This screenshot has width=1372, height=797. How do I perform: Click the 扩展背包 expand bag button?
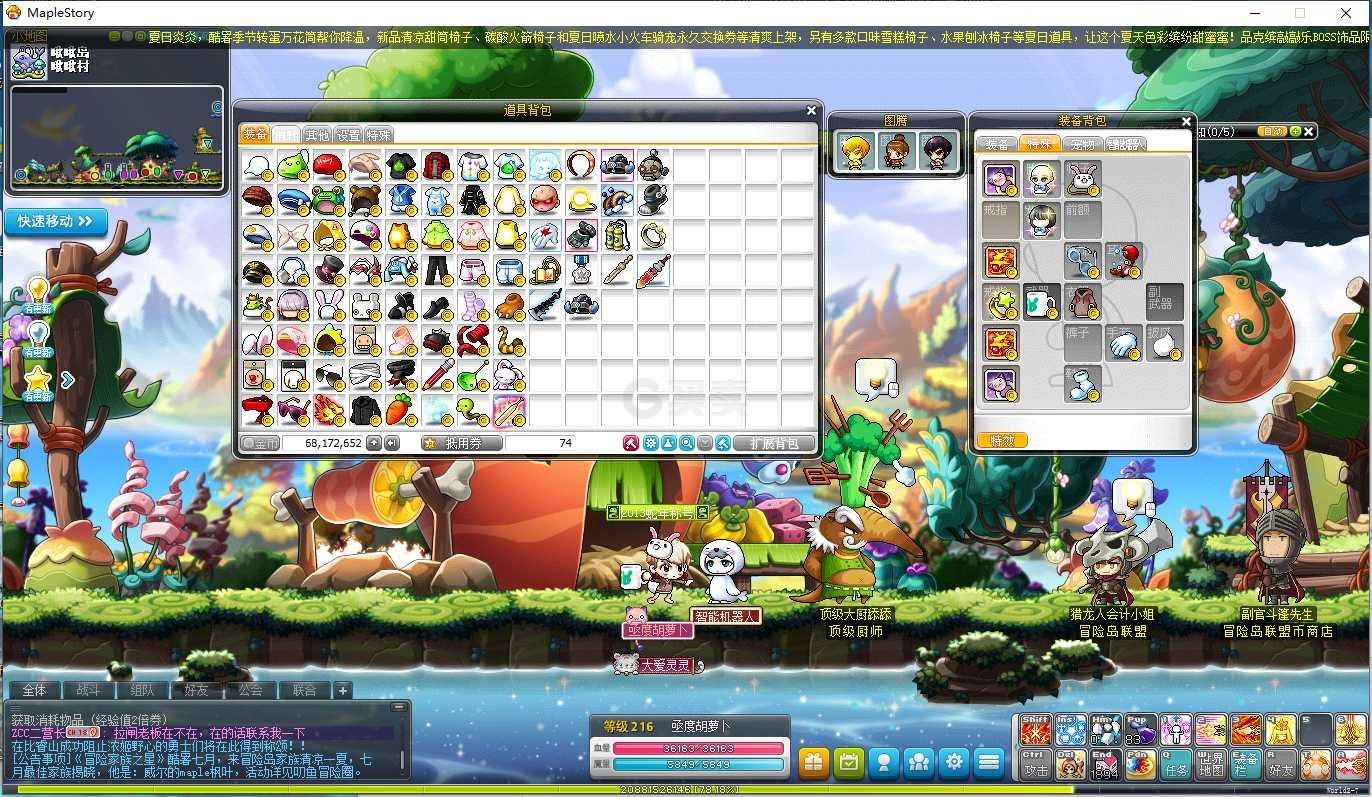click(773, 443)
